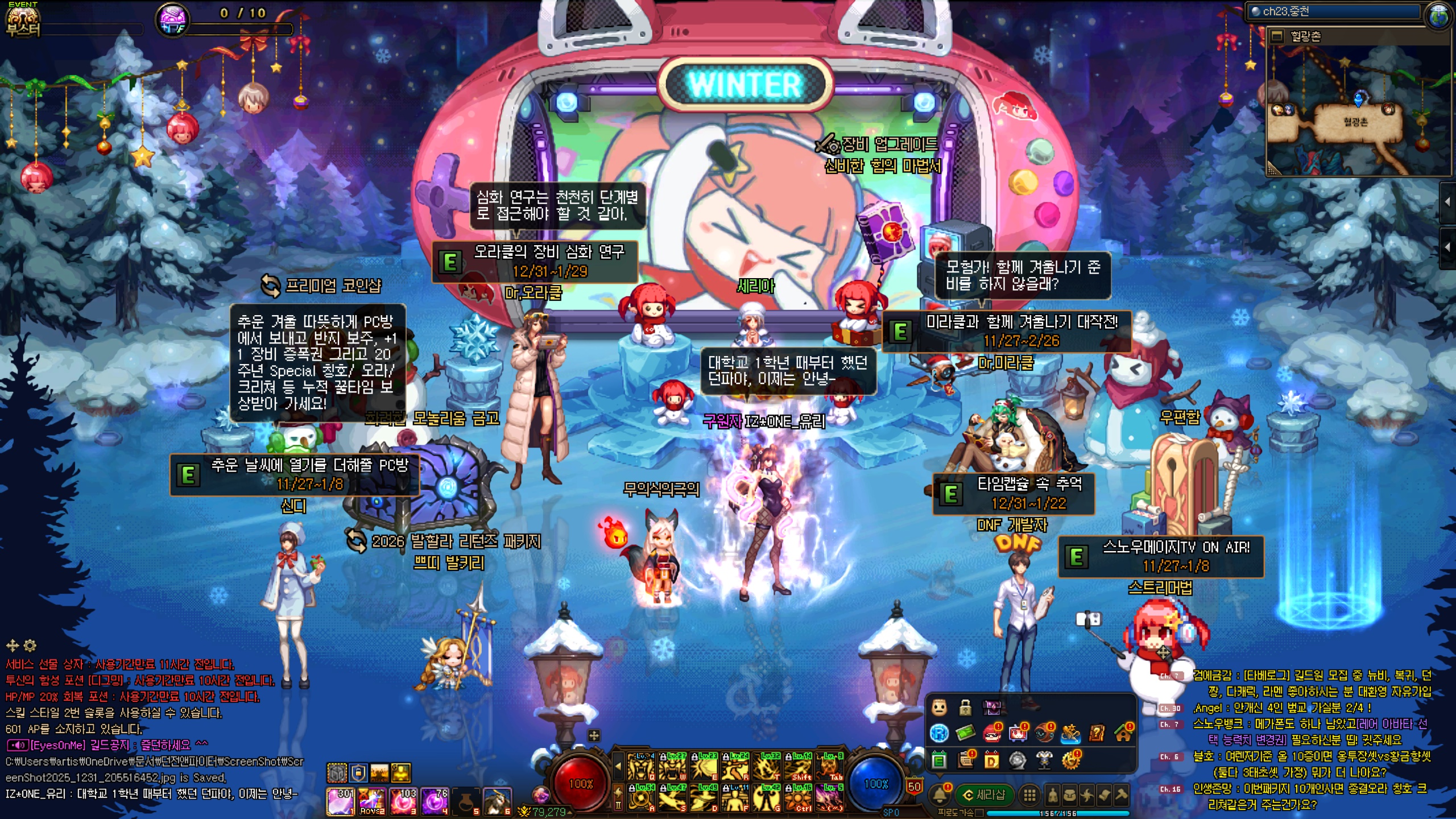Image resolution: width=1456 pixels, height=819 pixels.
Task: Open the nine-dot grid menu
Action: click(1029, 795)
